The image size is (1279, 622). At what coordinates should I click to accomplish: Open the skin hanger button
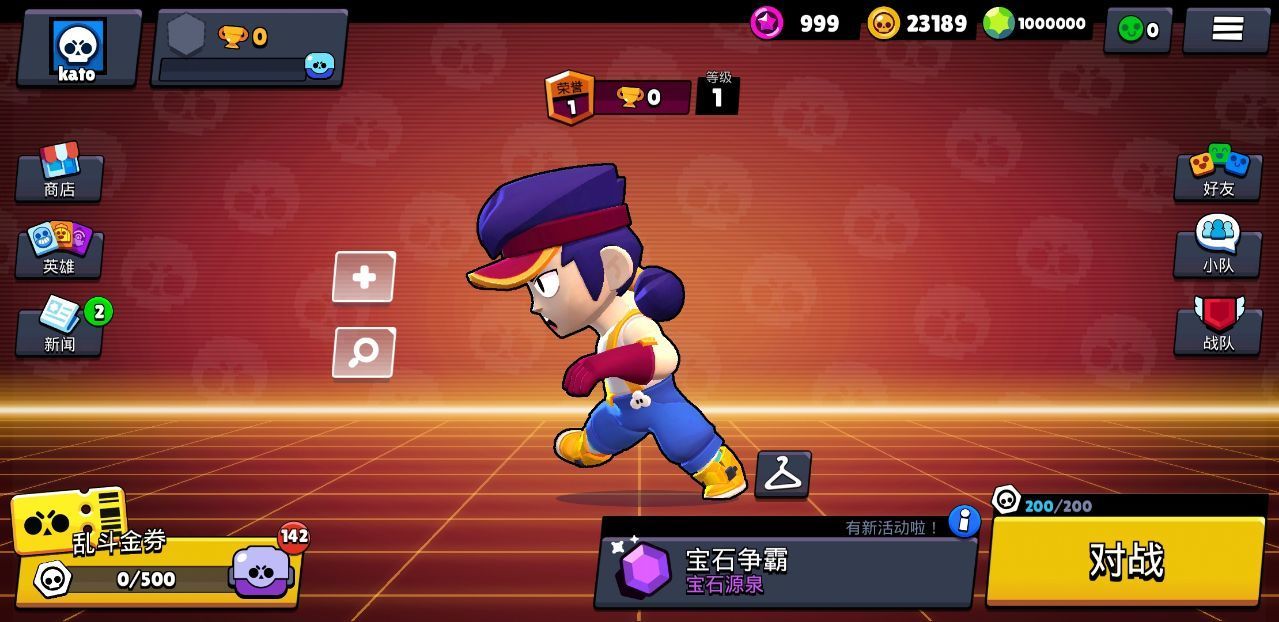pos(783,474)
